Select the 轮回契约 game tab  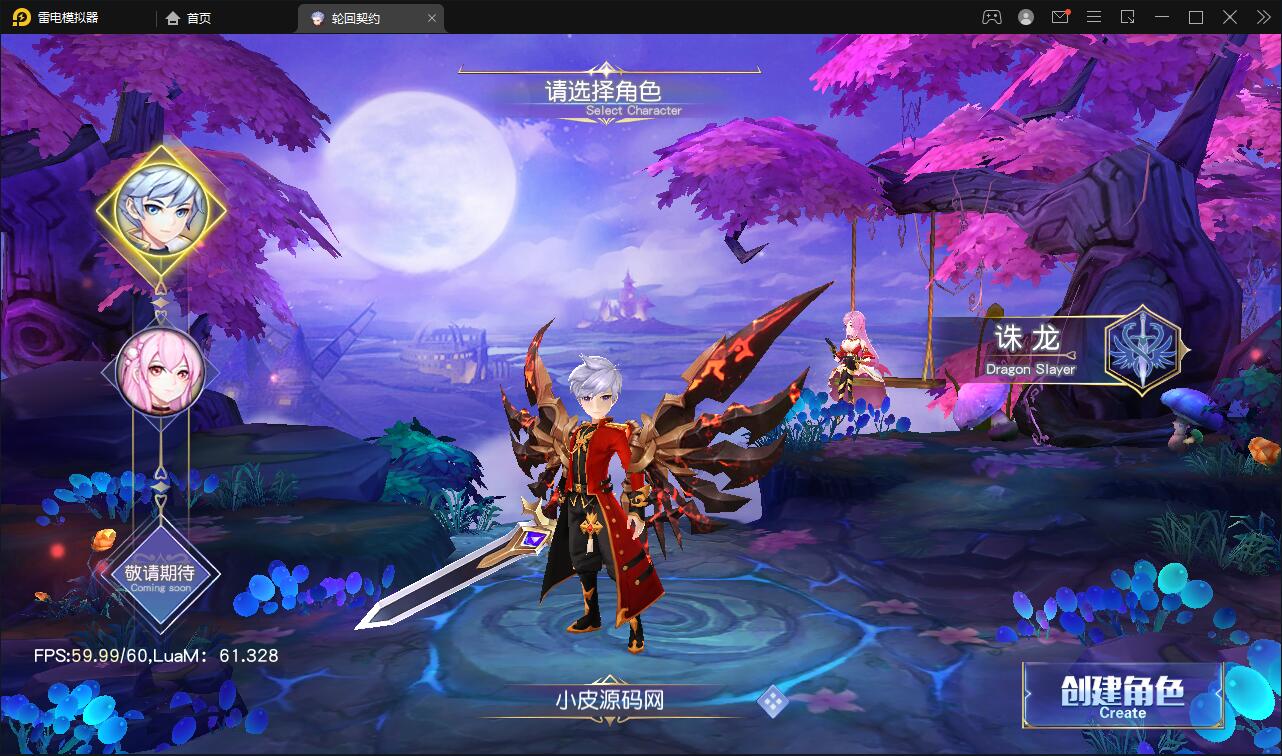click(356, 17)
